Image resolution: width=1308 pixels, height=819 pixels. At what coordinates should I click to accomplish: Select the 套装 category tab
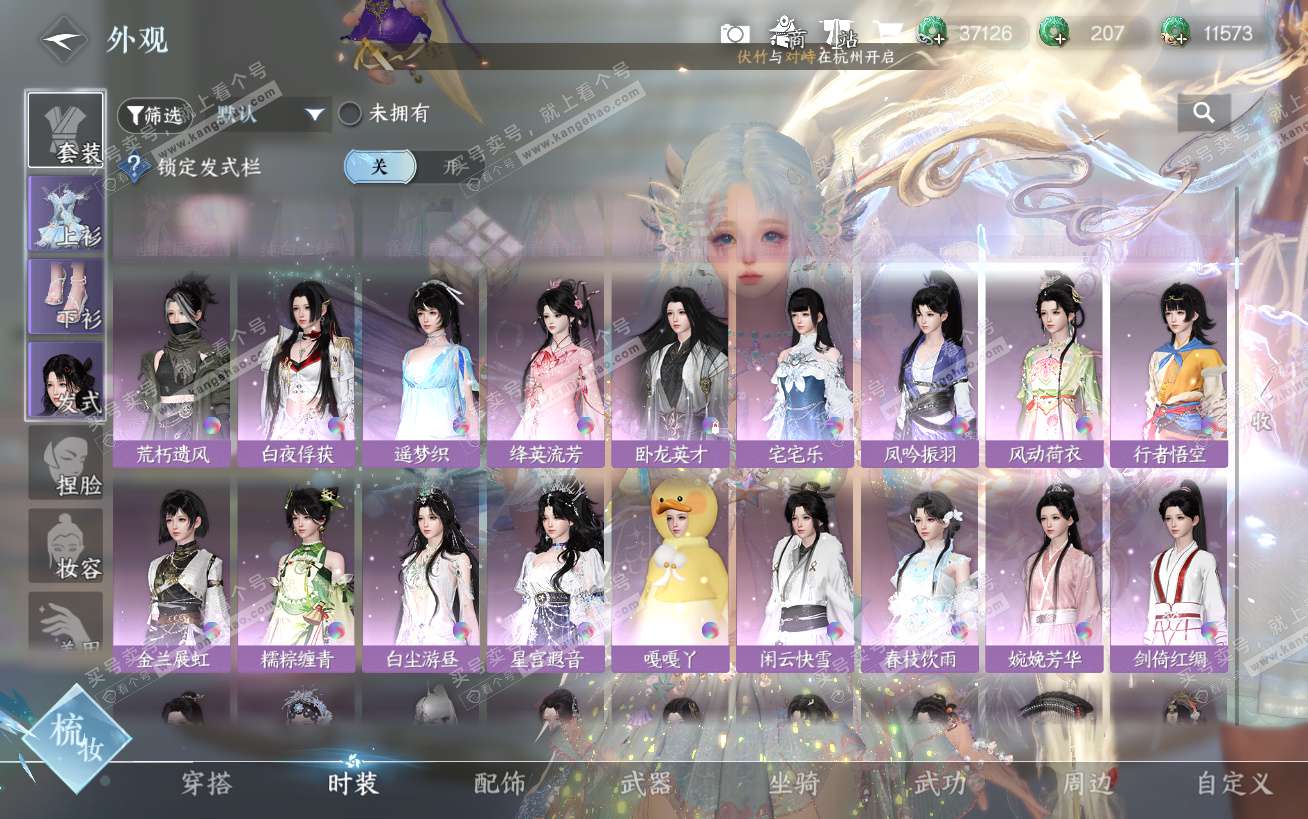[x=66, y=130]
